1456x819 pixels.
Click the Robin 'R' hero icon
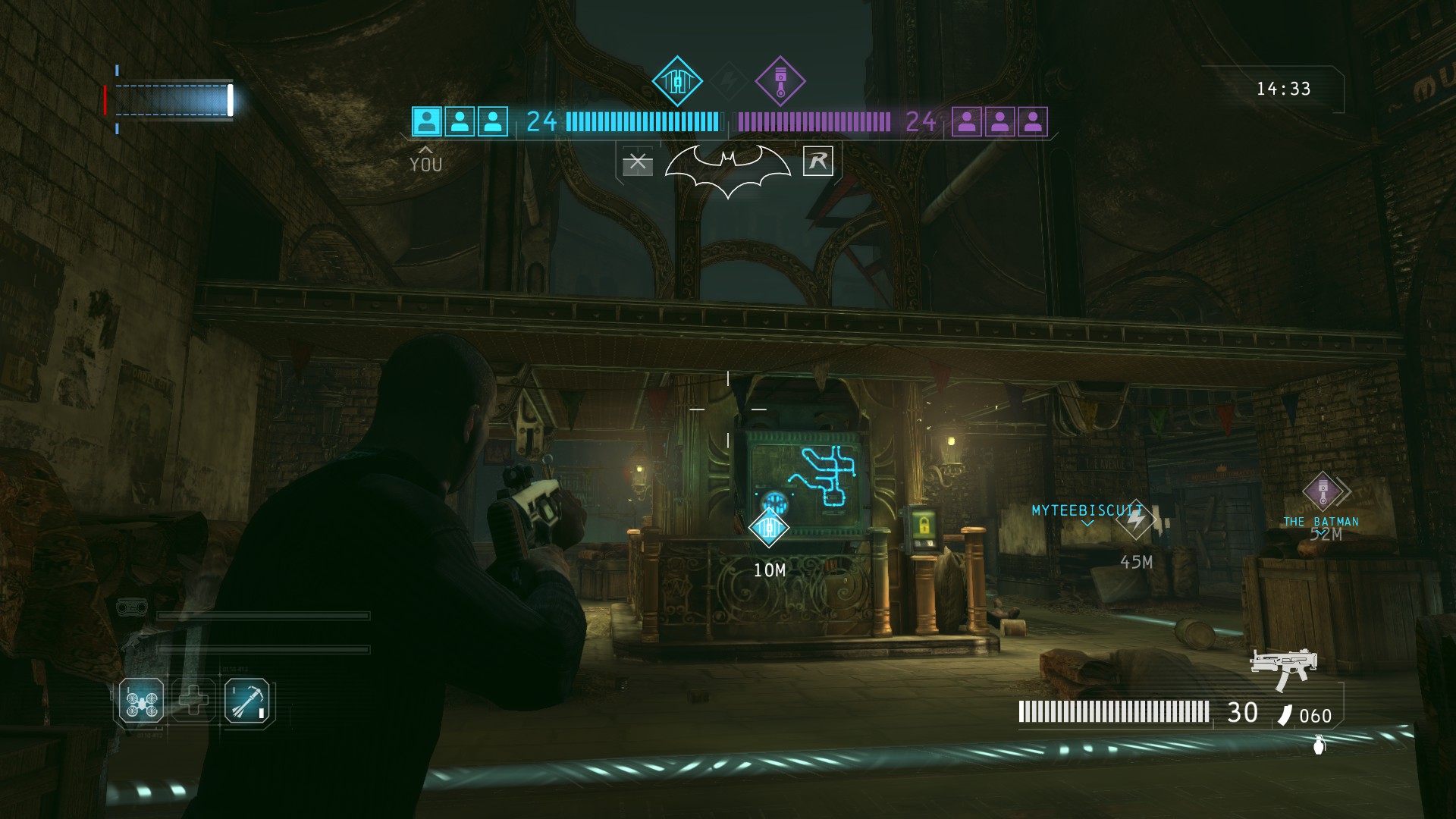(x=817, y=161)
